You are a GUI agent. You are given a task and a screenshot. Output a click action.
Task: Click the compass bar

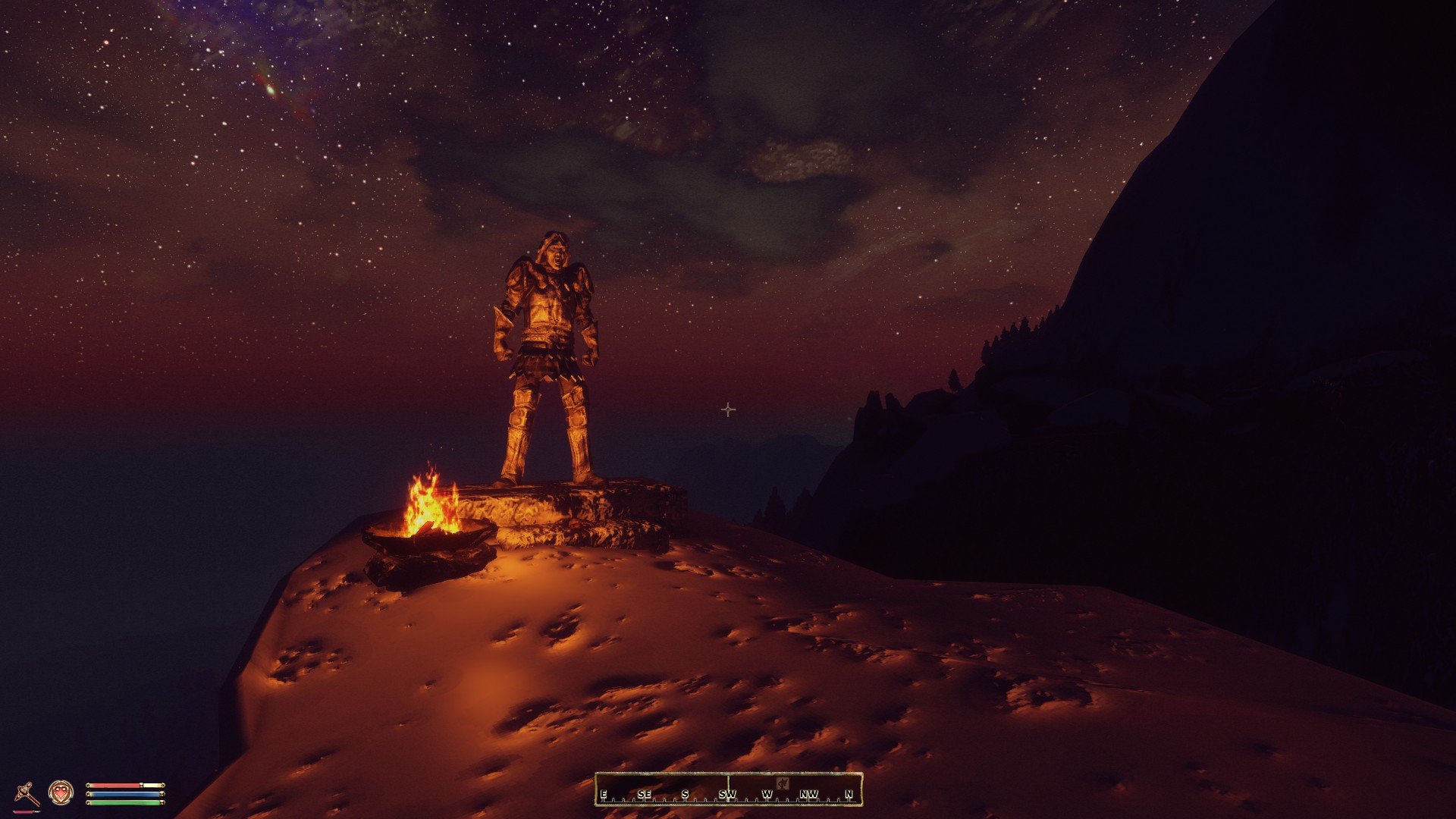click(x=728, y=789)
